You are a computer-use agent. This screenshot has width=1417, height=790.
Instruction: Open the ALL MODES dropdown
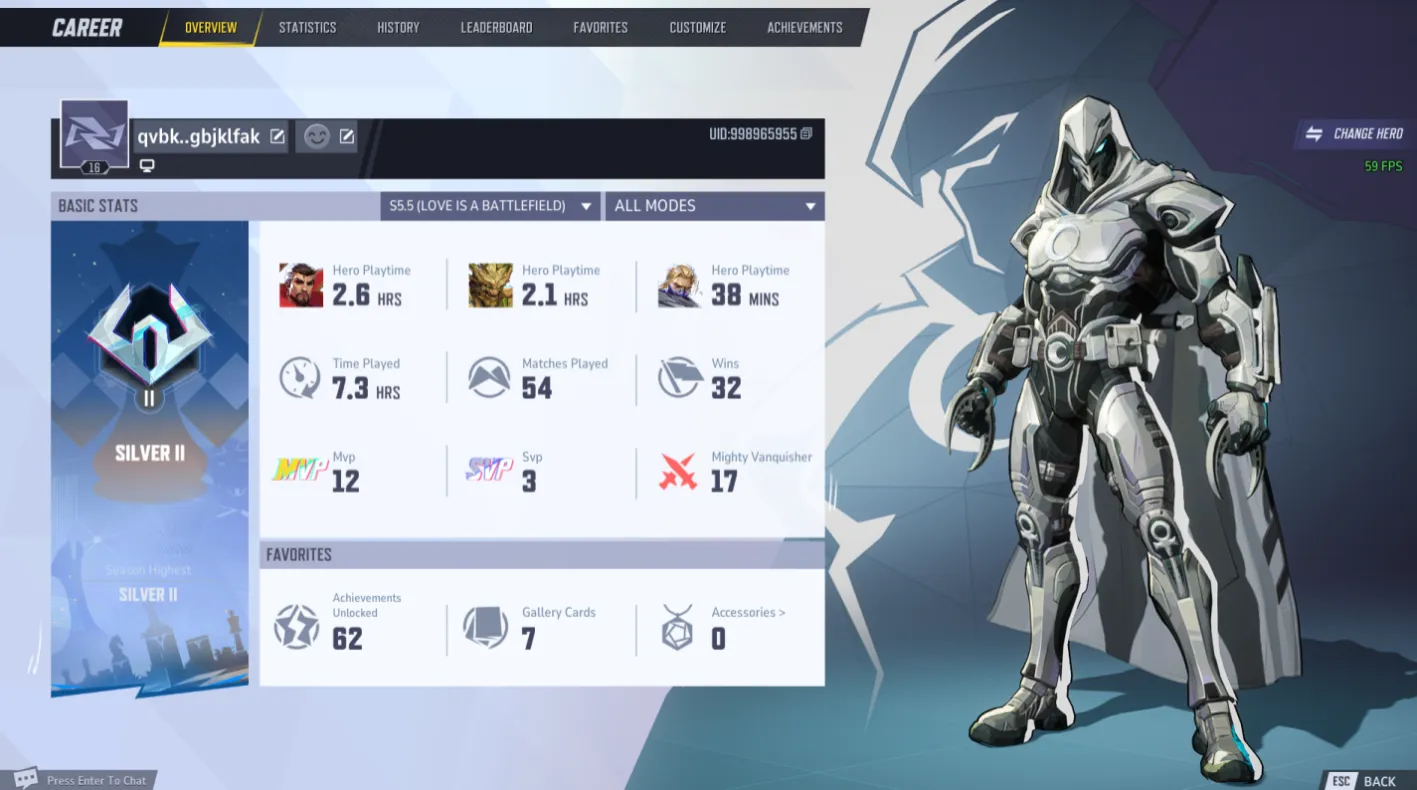click(714, 205)
